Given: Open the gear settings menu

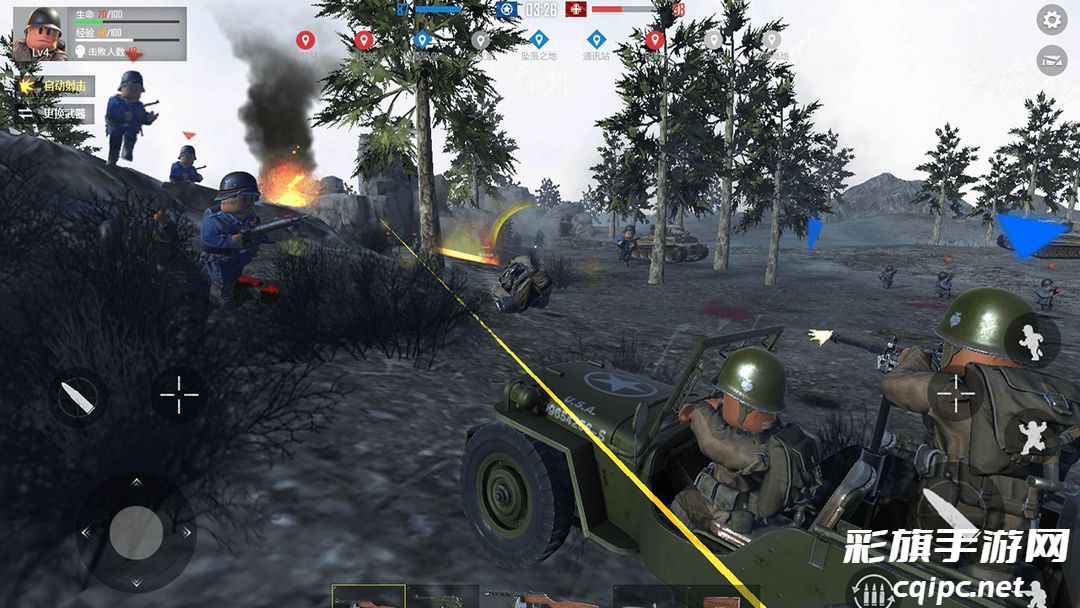Looking at the screenshot, I should tap(1051, 19).
